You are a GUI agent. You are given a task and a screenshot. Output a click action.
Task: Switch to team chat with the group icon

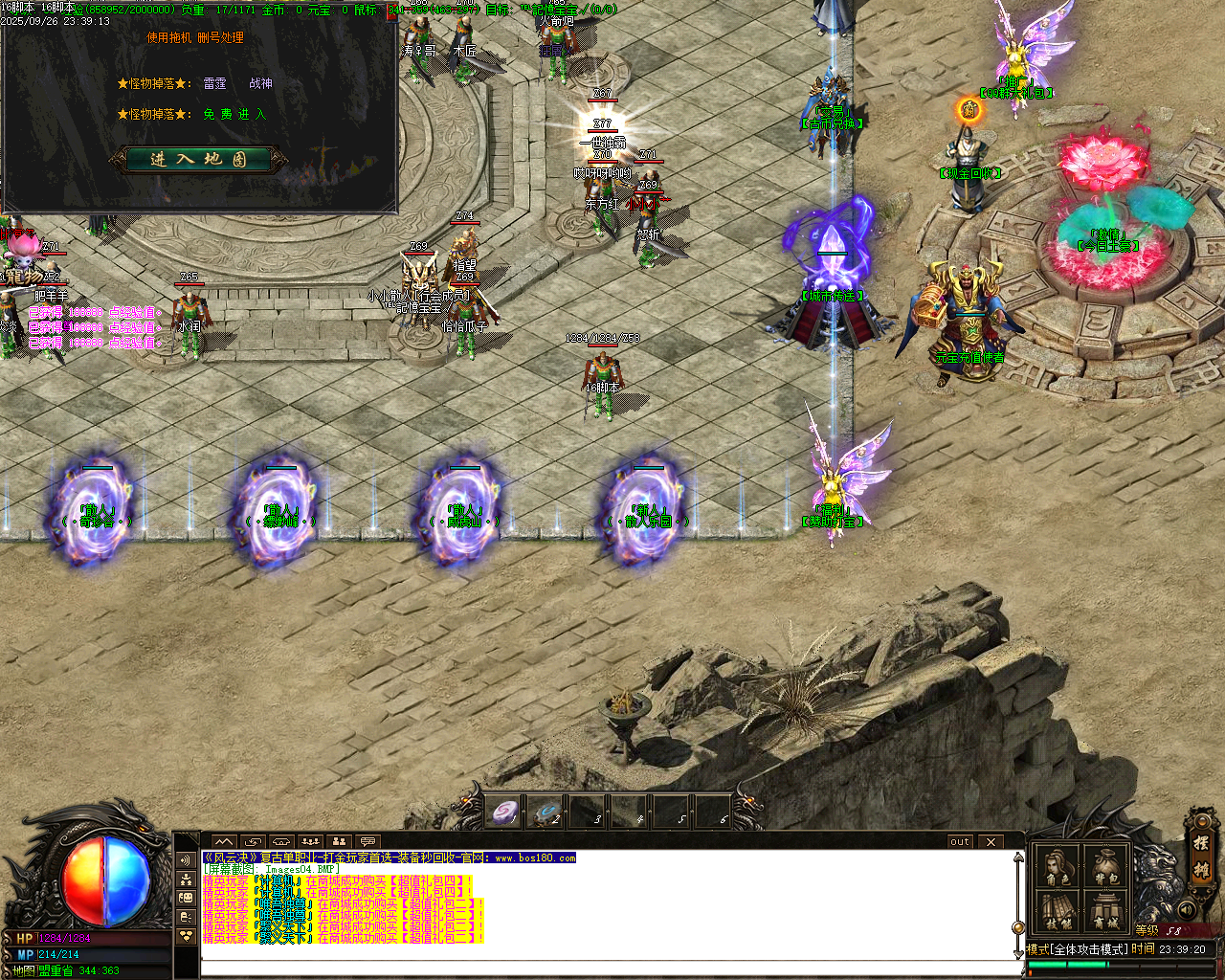click(x=311, y=842)
